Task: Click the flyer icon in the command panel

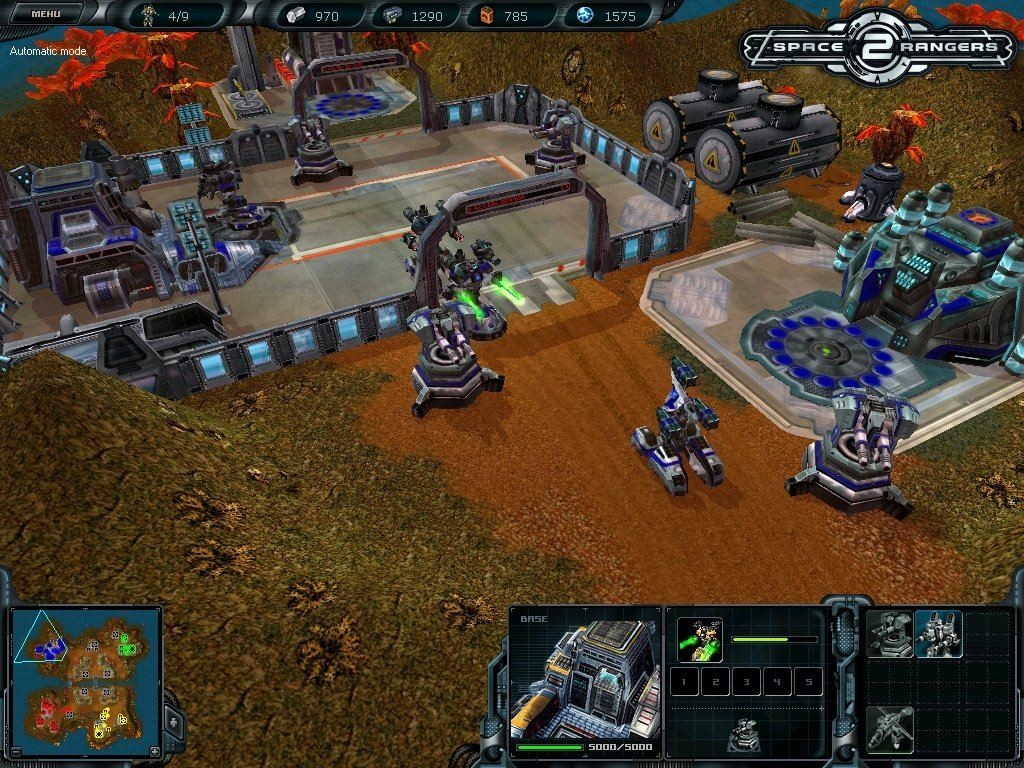Action: 890,729
